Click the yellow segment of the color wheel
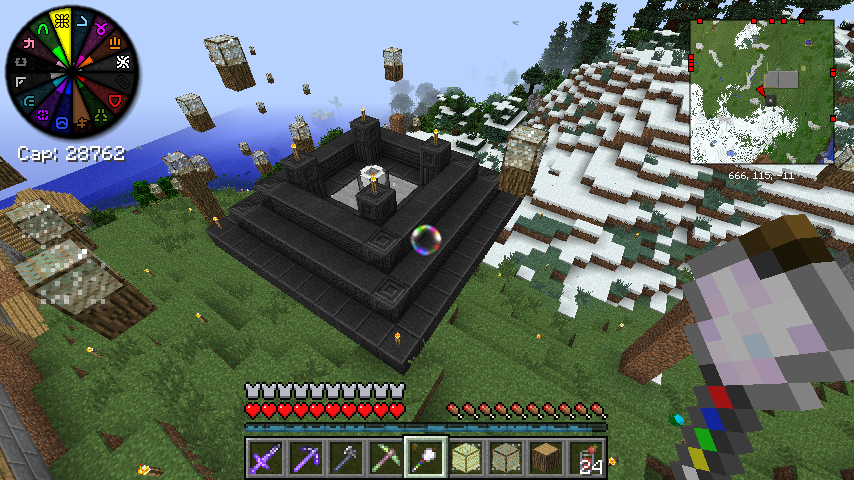The width and height of the screenshot is (854, 480). click(63, 22)
